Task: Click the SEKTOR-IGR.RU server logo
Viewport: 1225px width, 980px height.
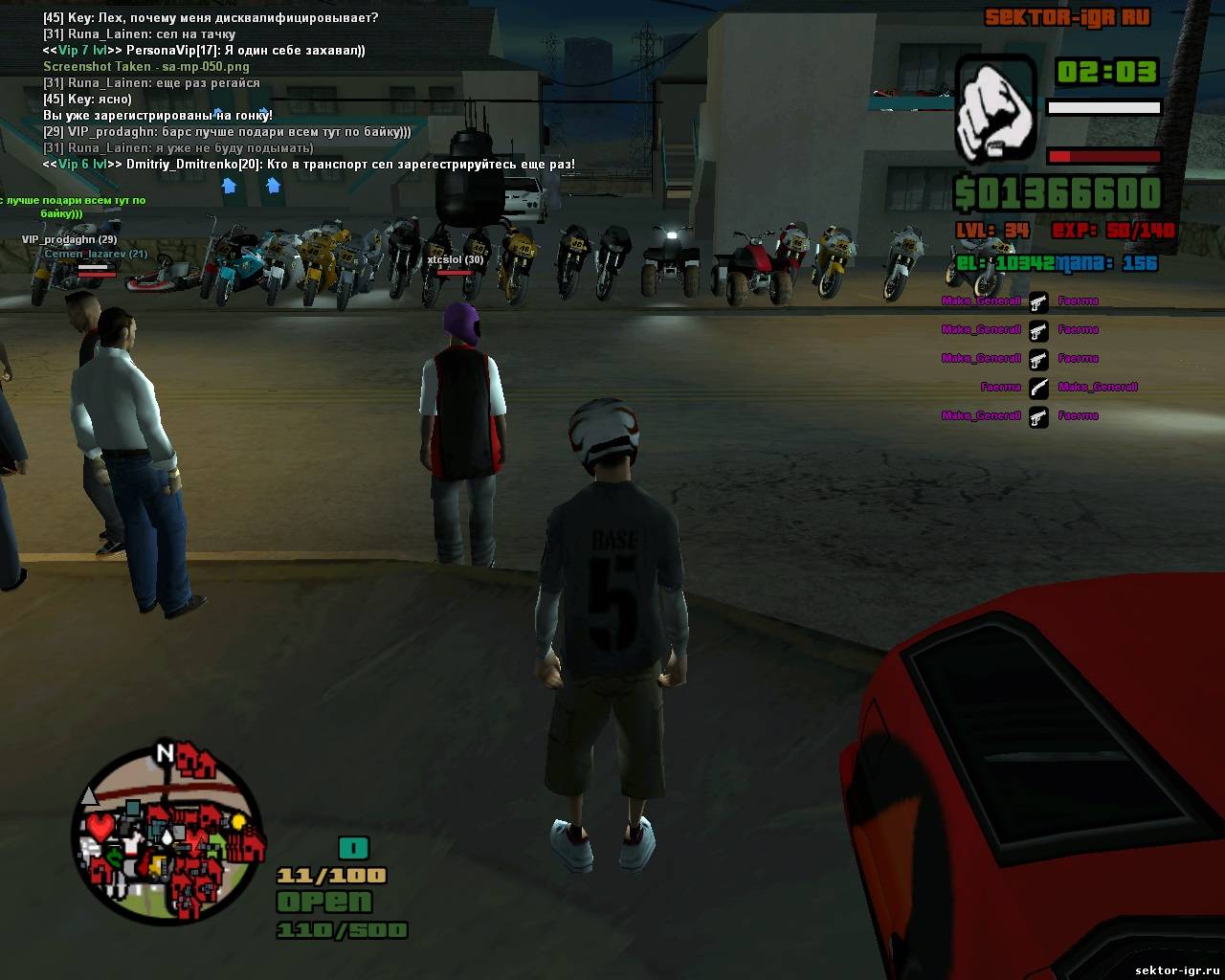Action: coord(1067,17)
